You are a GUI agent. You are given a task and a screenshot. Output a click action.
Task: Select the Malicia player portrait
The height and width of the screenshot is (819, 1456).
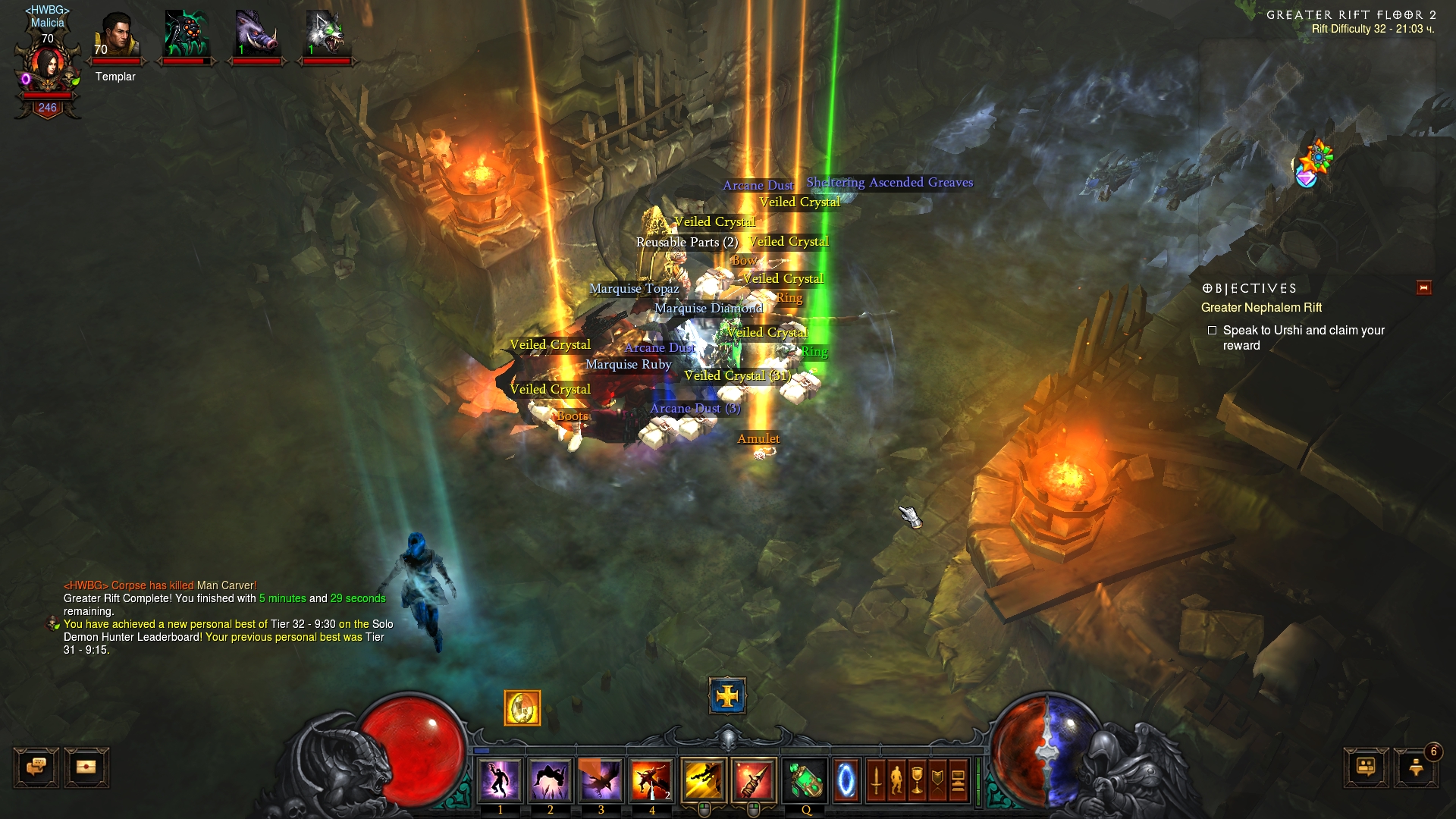(47, 68)
